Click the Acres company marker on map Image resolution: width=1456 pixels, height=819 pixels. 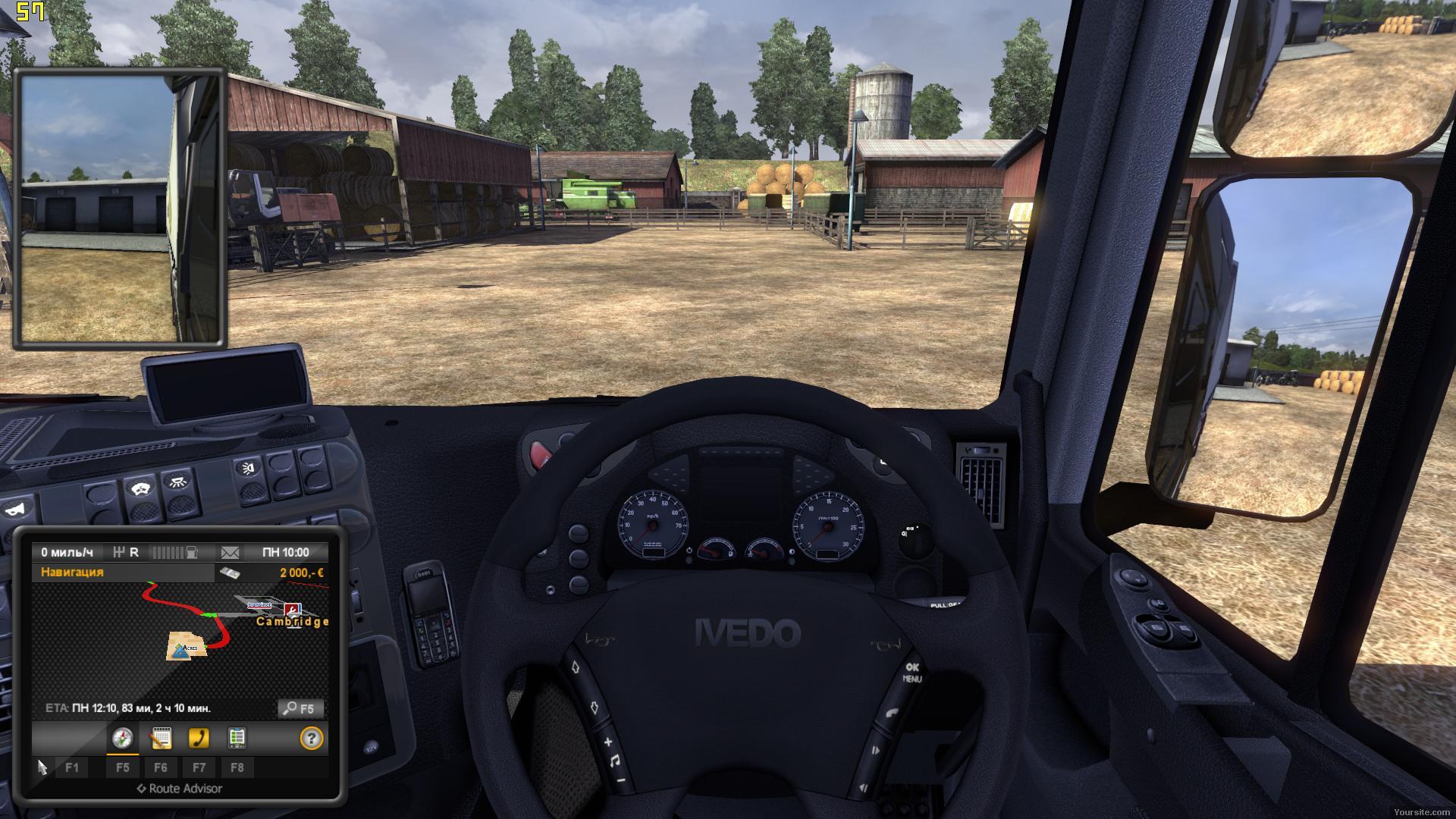180,648
